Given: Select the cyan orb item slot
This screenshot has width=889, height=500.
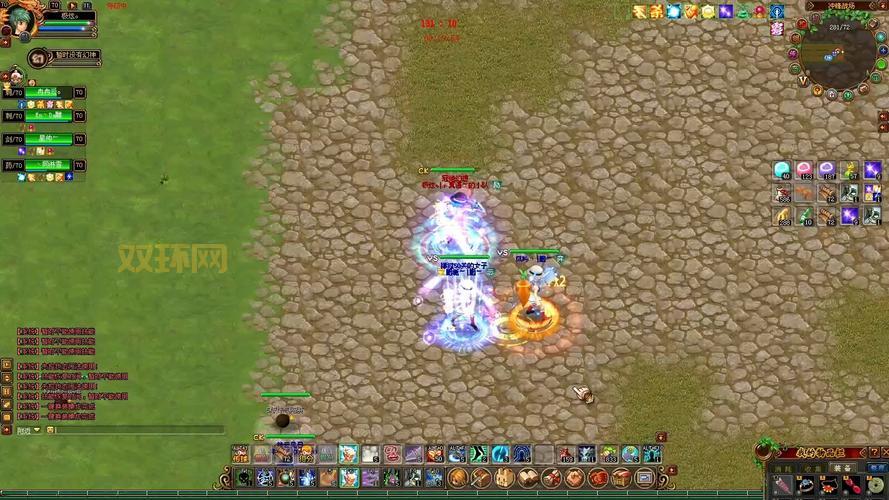Looking at the screenshot, I should tap(782, 170).
